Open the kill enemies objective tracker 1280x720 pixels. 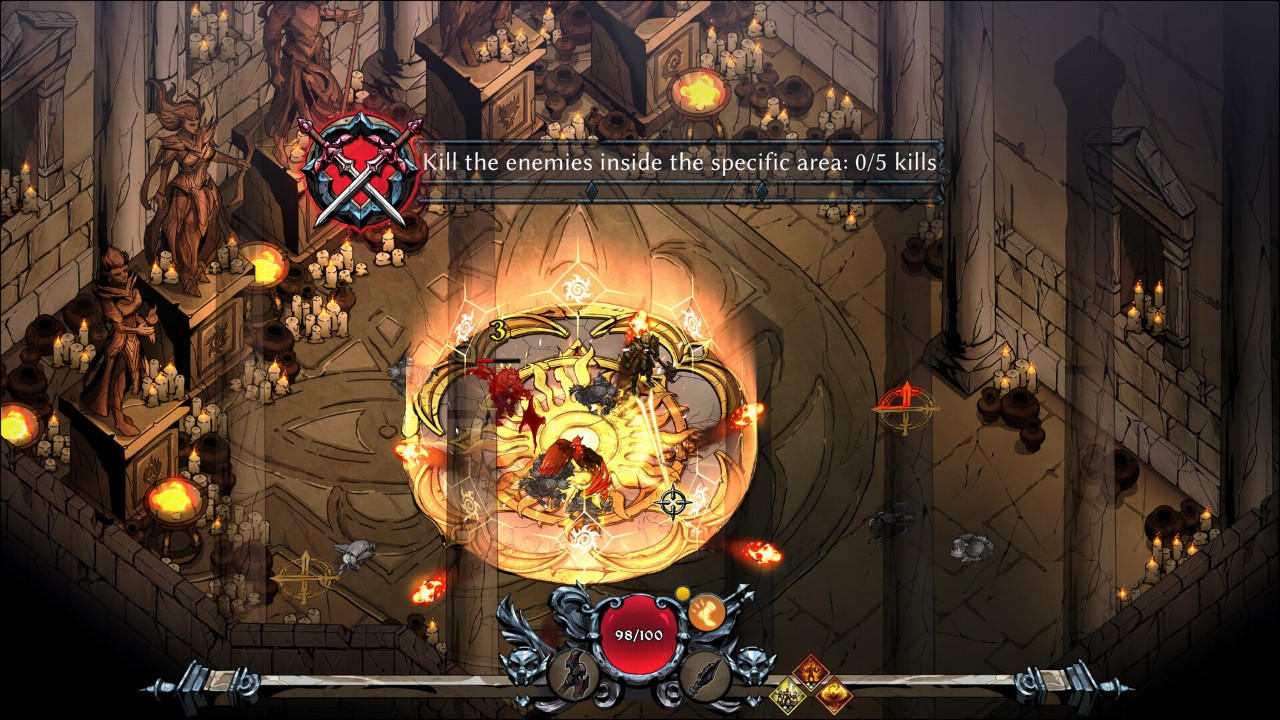click(679, 162)
